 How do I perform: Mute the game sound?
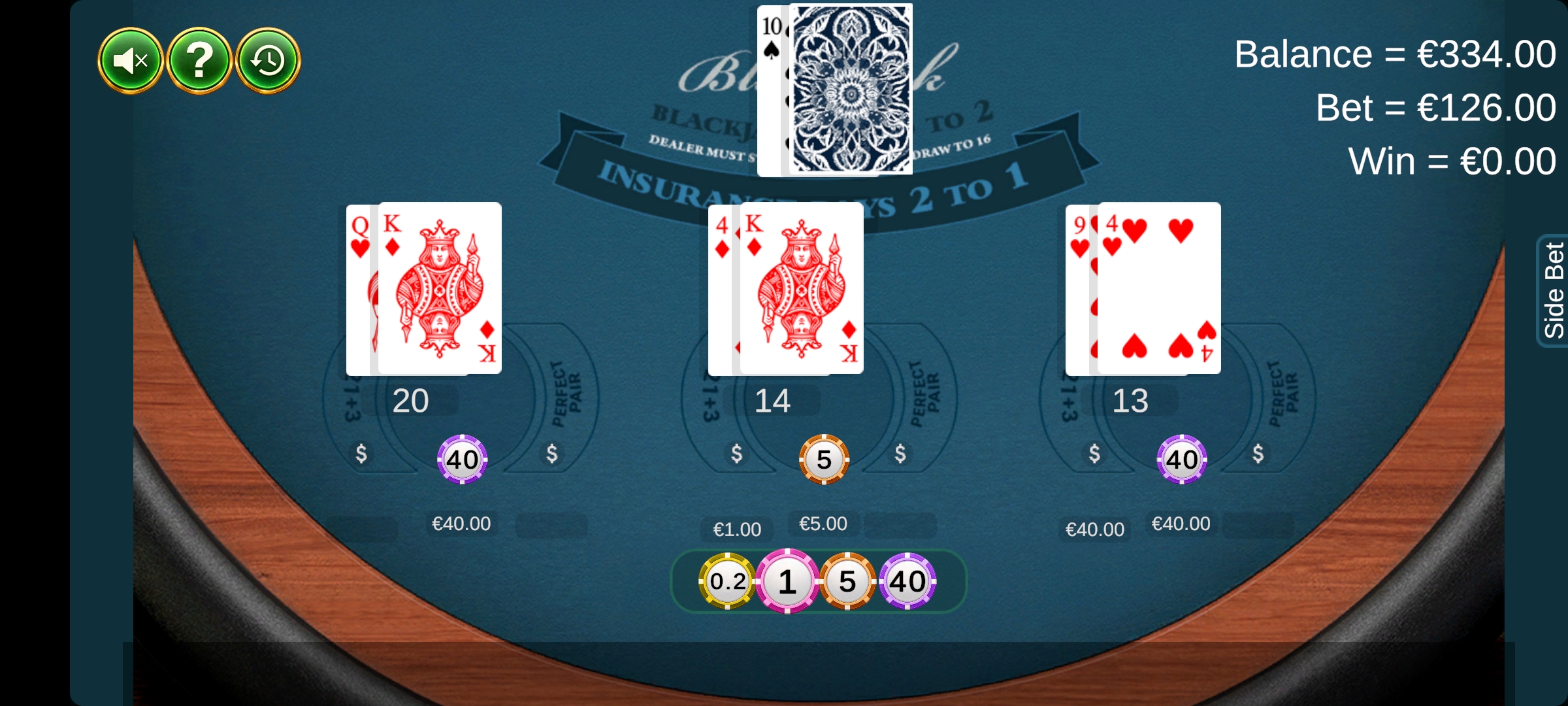(x=130, y=60)
